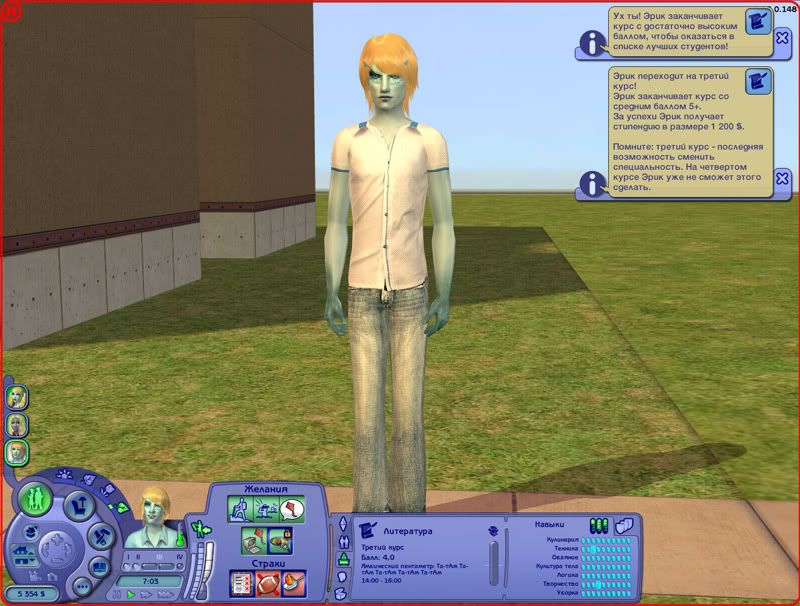Viewport: 800px width, 606px height.
Task: Click the burning pan fear icon
Action: click(293, 583)
